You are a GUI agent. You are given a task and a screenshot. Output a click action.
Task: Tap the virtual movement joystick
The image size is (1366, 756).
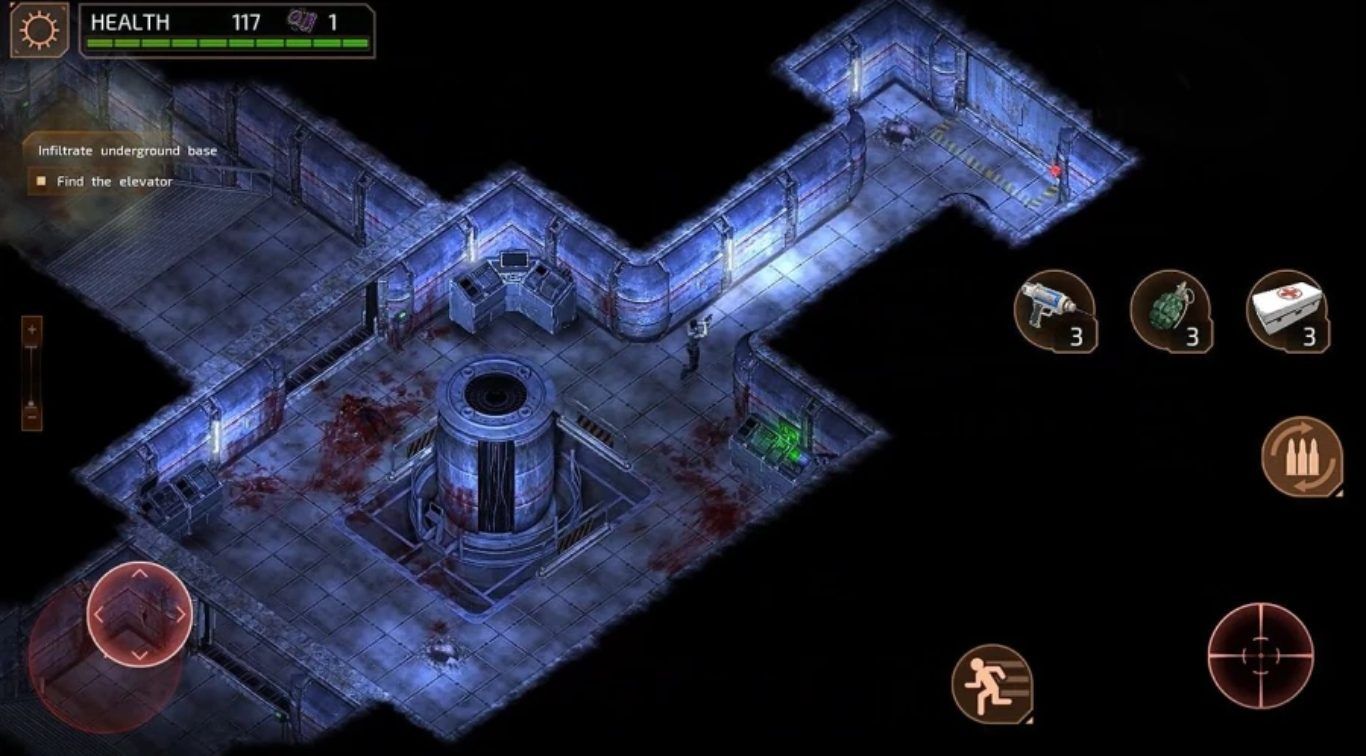coord(139,613)
